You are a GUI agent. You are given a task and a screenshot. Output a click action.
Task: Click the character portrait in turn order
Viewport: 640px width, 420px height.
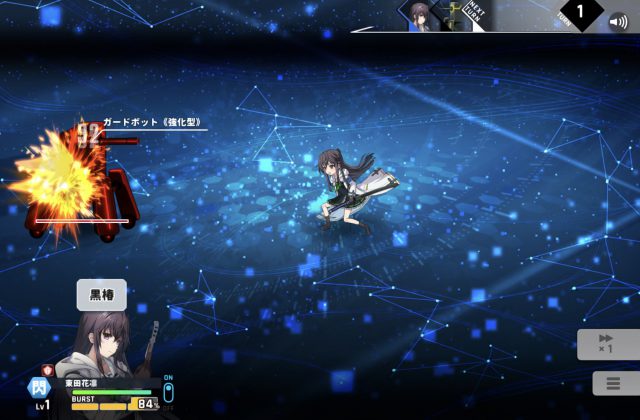tap(420, 15)
